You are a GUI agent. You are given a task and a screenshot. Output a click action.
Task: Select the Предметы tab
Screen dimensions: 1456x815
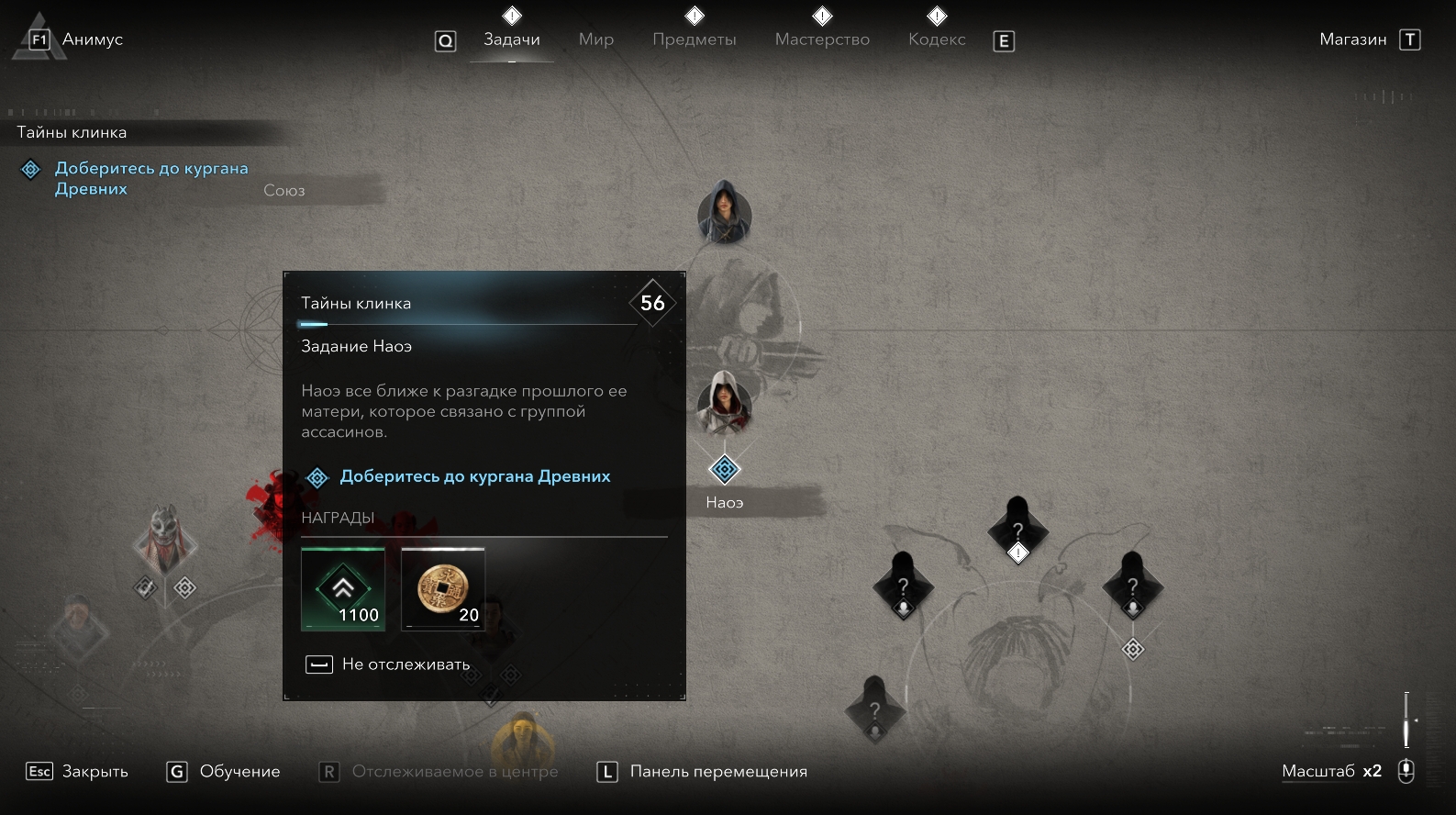[694, 39]
